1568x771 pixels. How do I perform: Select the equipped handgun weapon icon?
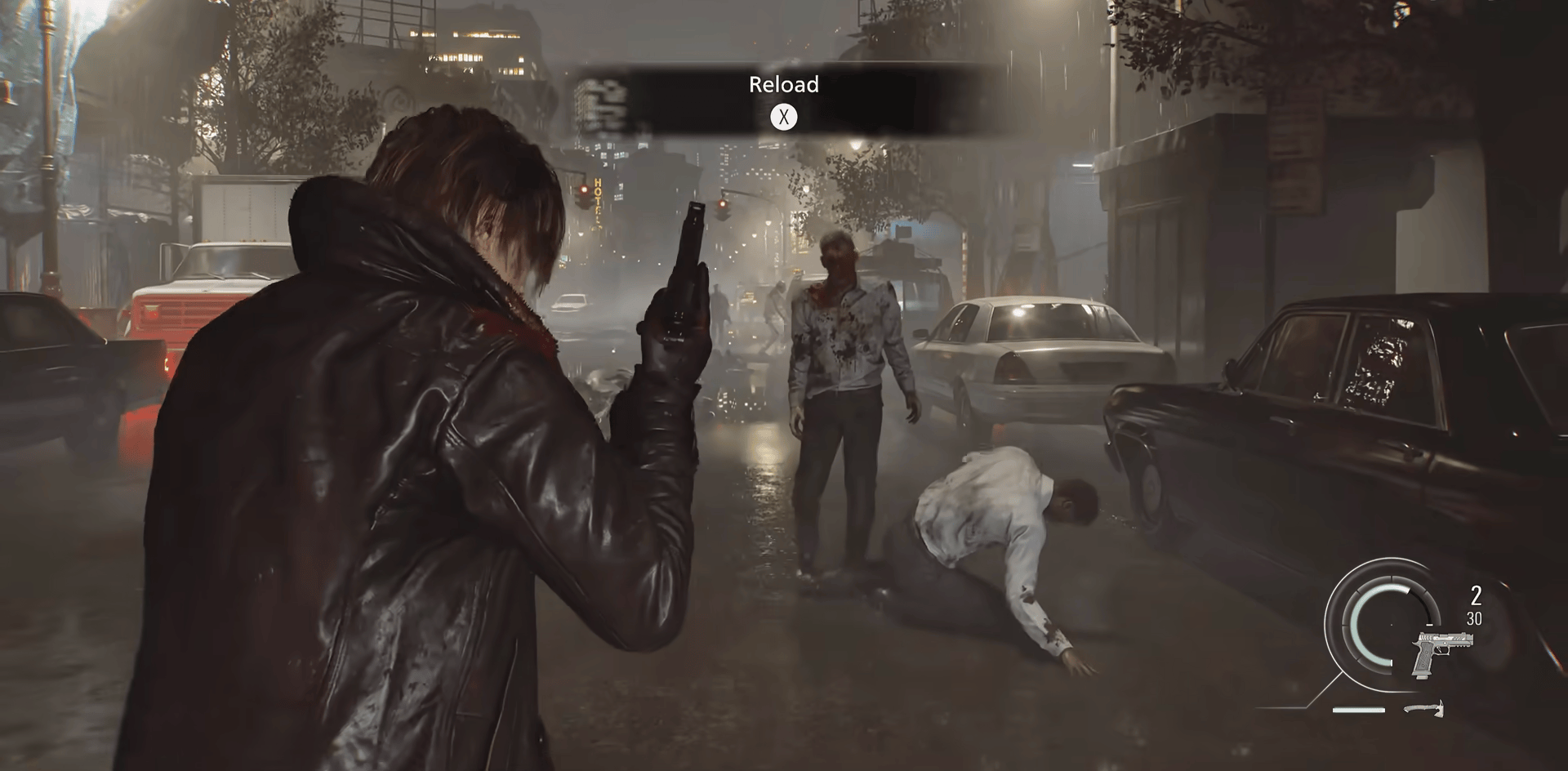[x=1442, y=651]
